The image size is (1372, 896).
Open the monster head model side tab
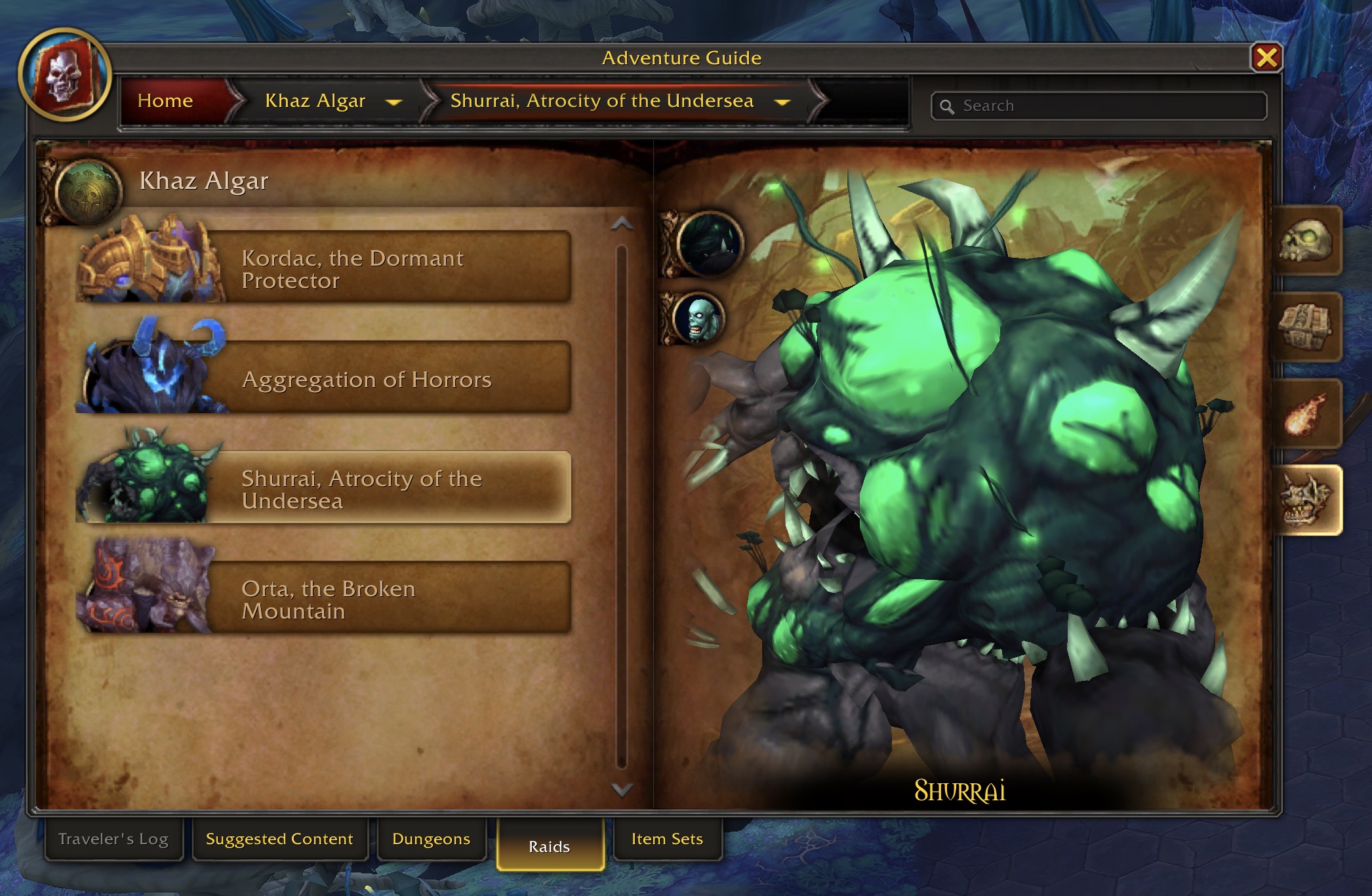click(1306, 500)
